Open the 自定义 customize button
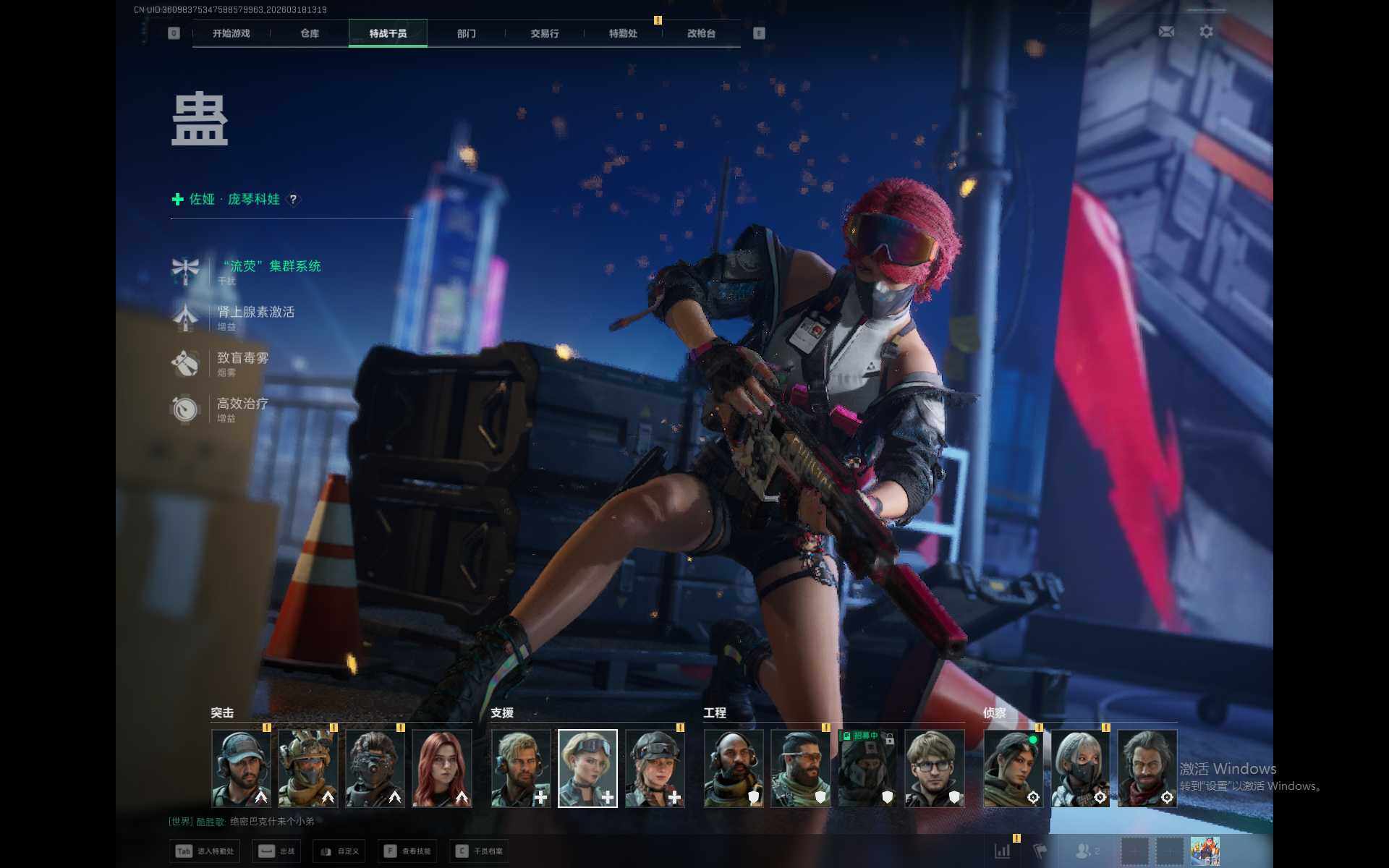The height and width of the screenshot is (868, 1389). tap(339, 851)
